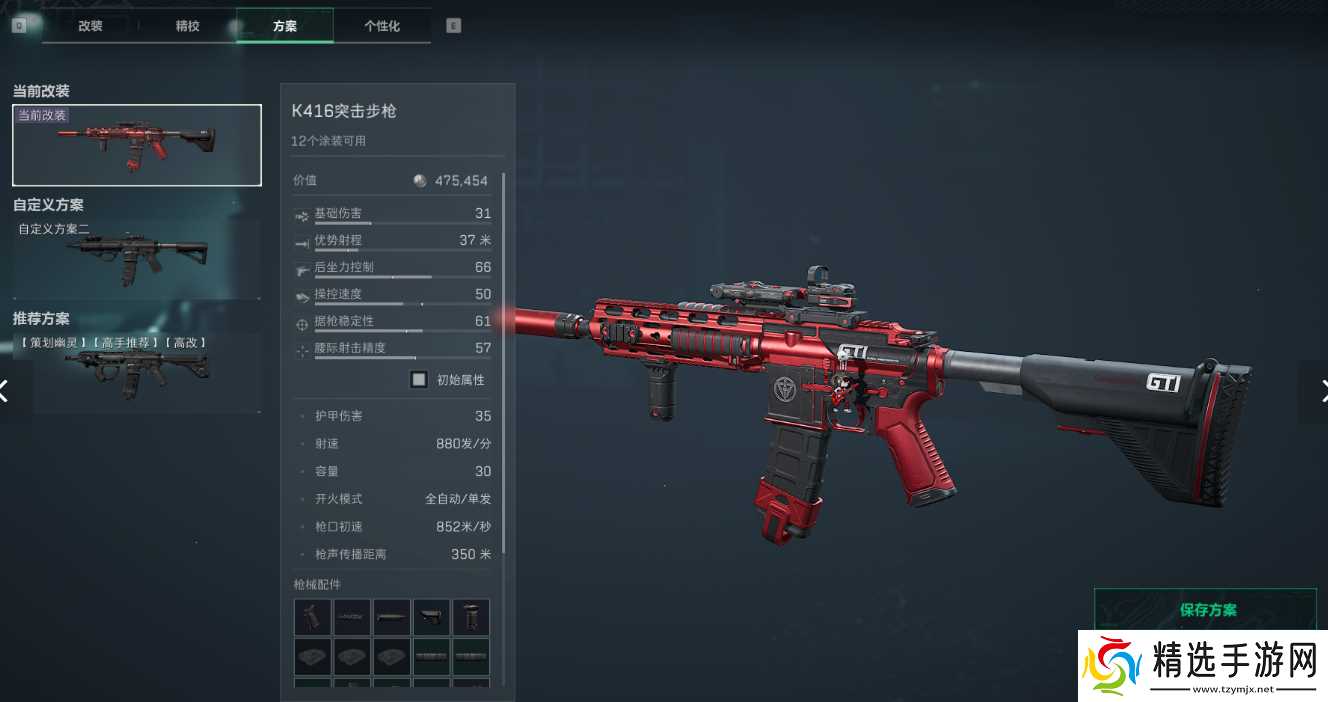Open the 精选手游网 watermark link
This screenshot has height=702, width=1328.
click(1202, 665)
